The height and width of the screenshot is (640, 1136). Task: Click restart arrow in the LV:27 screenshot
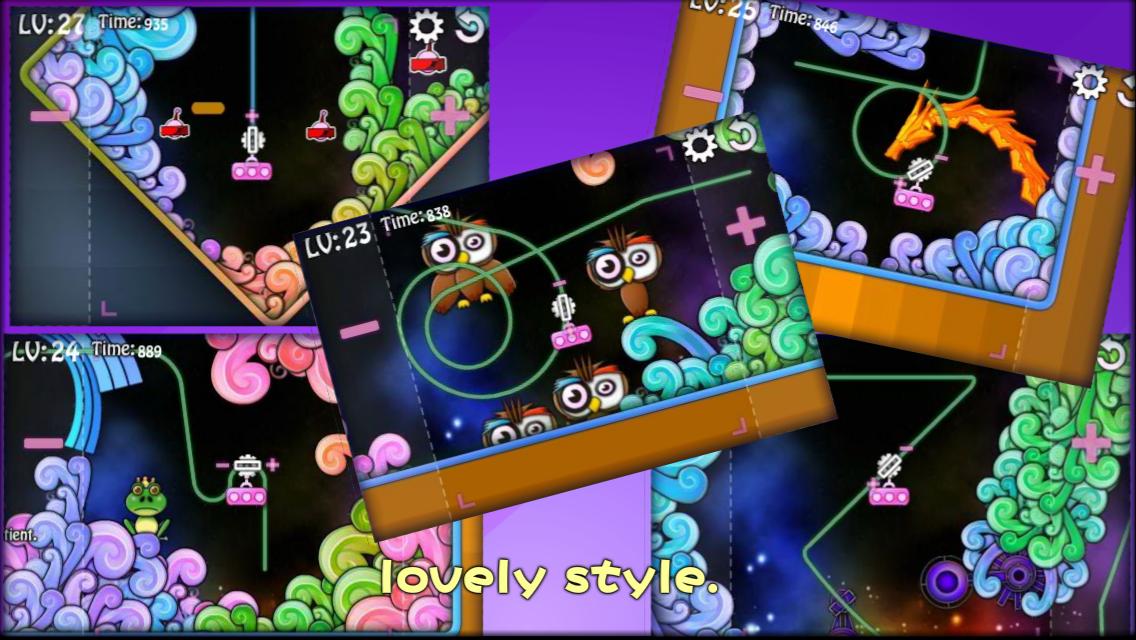click(470, 27)
